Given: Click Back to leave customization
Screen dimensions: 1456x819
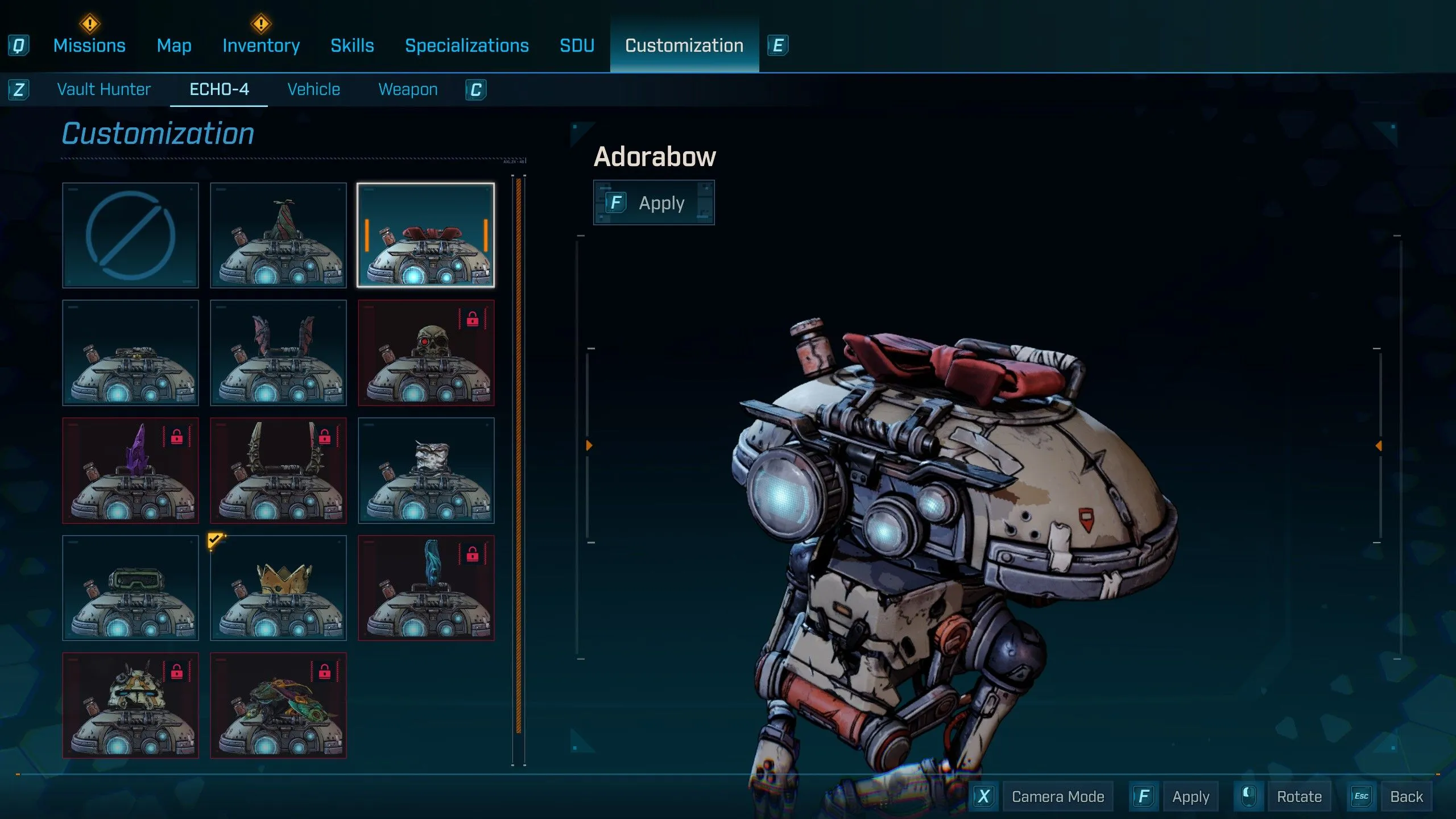Looking at the screenshot, I should click(1406, 797).
